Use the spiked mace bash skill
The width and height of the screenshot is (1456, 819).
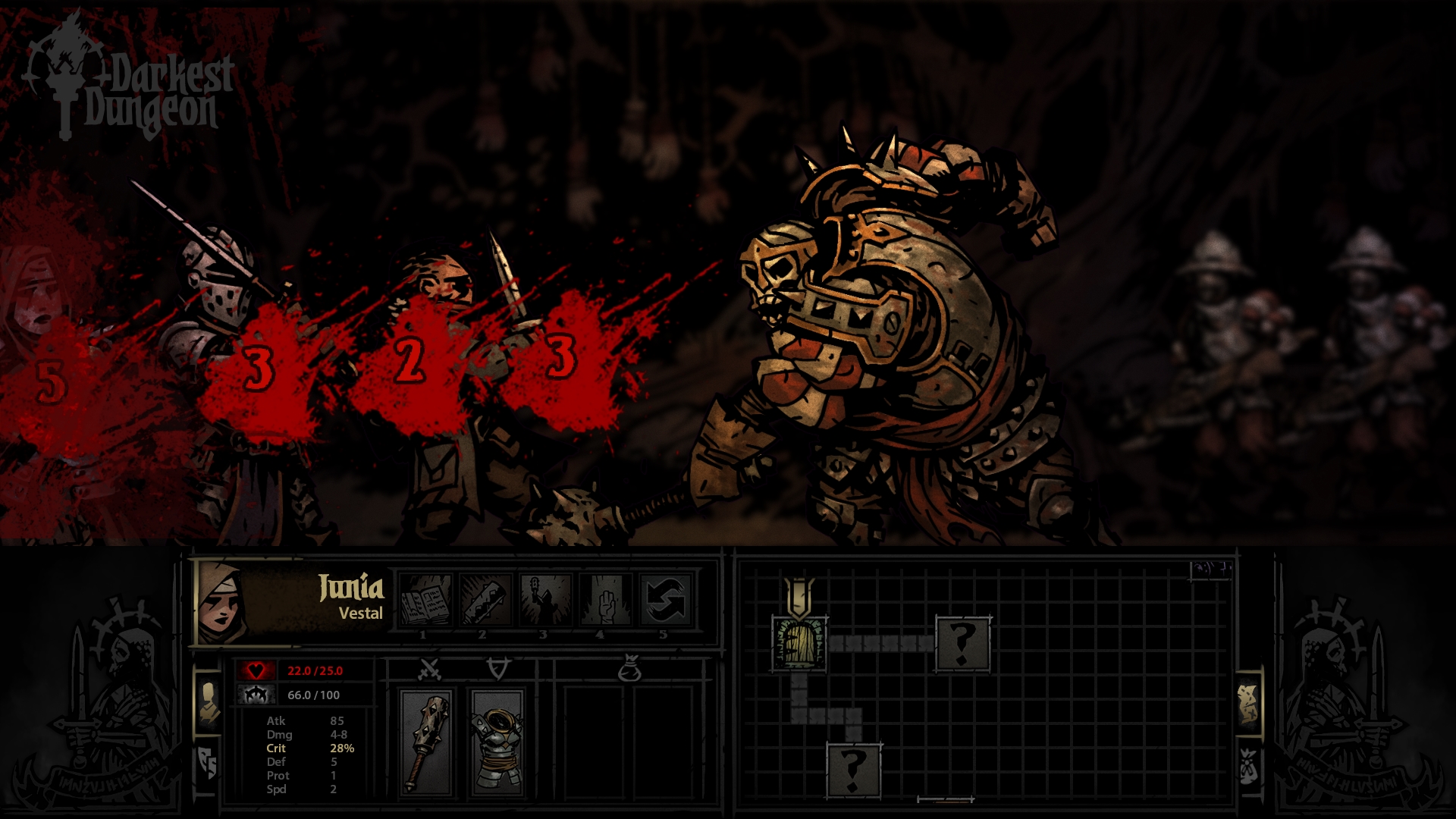tap(485, 600)
